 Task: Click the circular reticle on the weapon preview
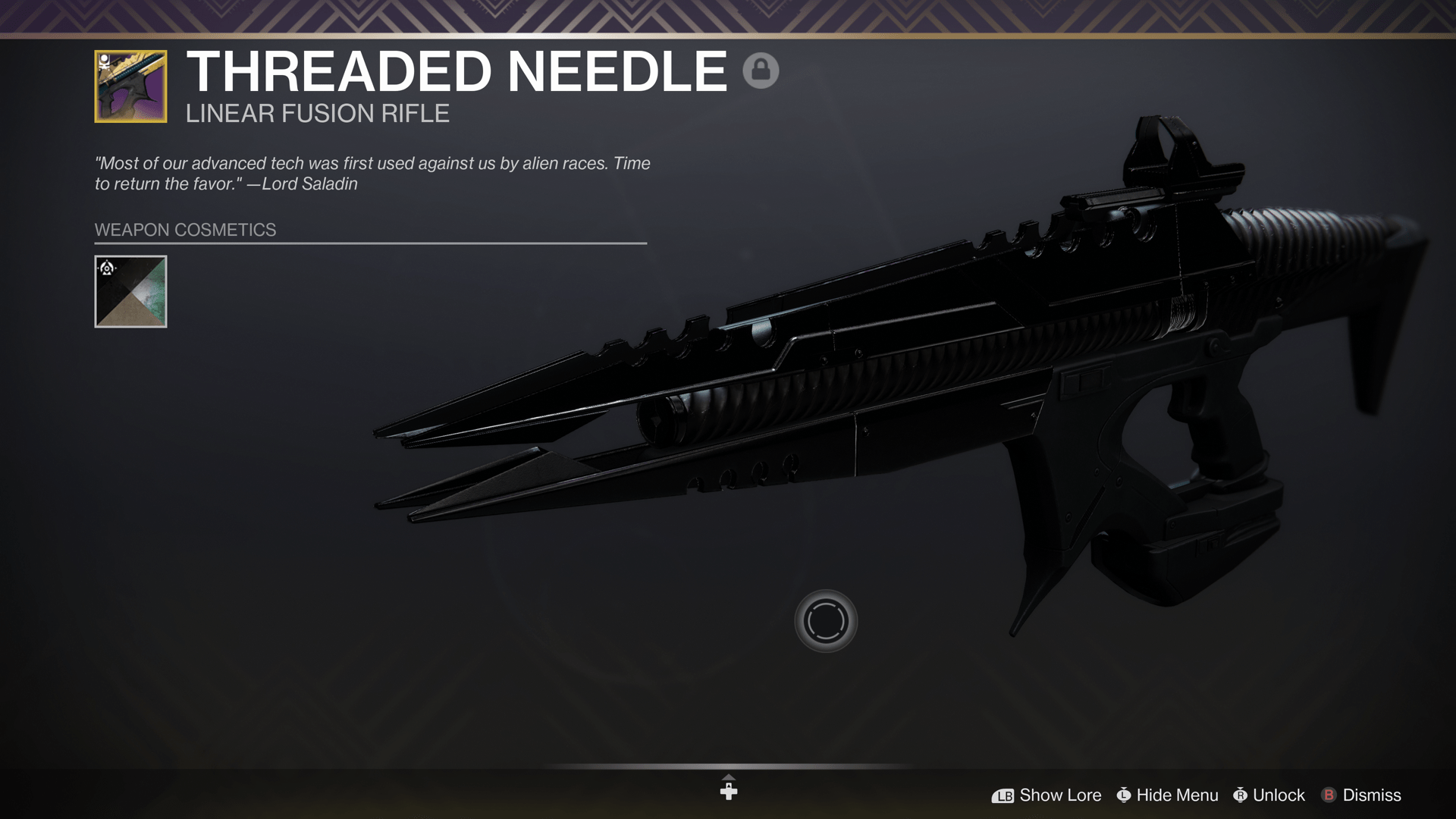826,620
